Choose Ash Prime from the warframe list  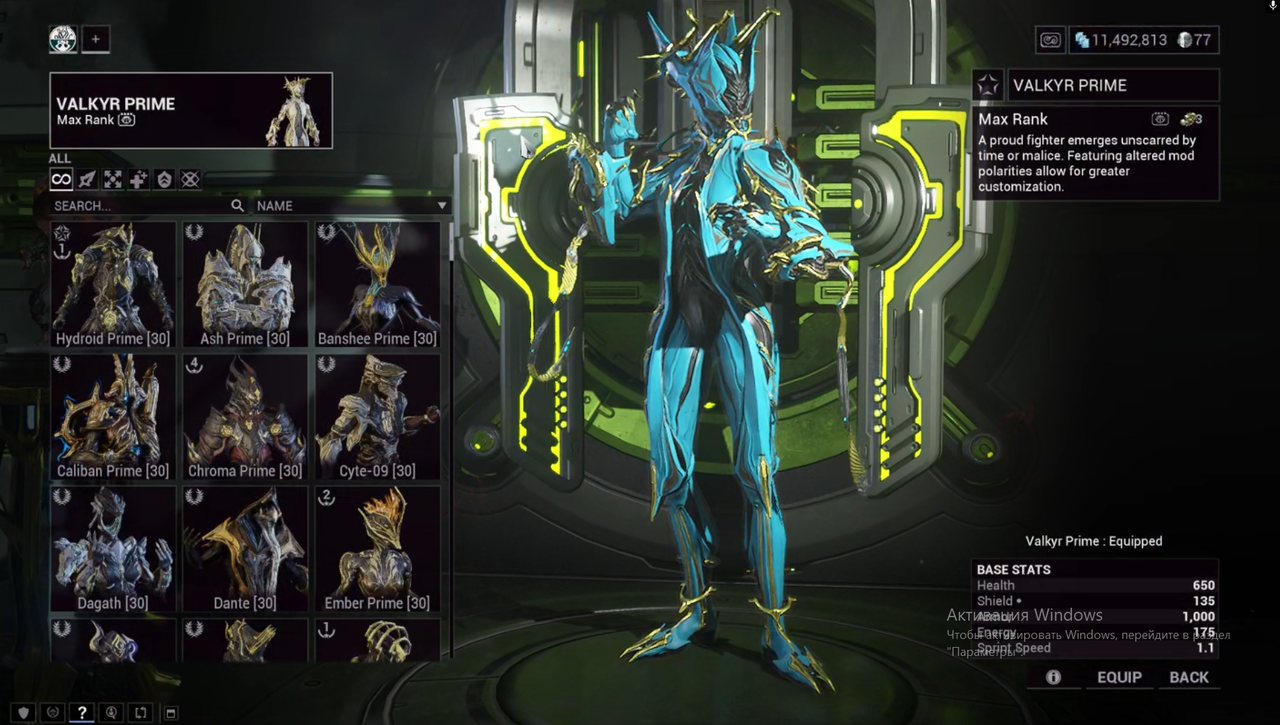[245, 285]
